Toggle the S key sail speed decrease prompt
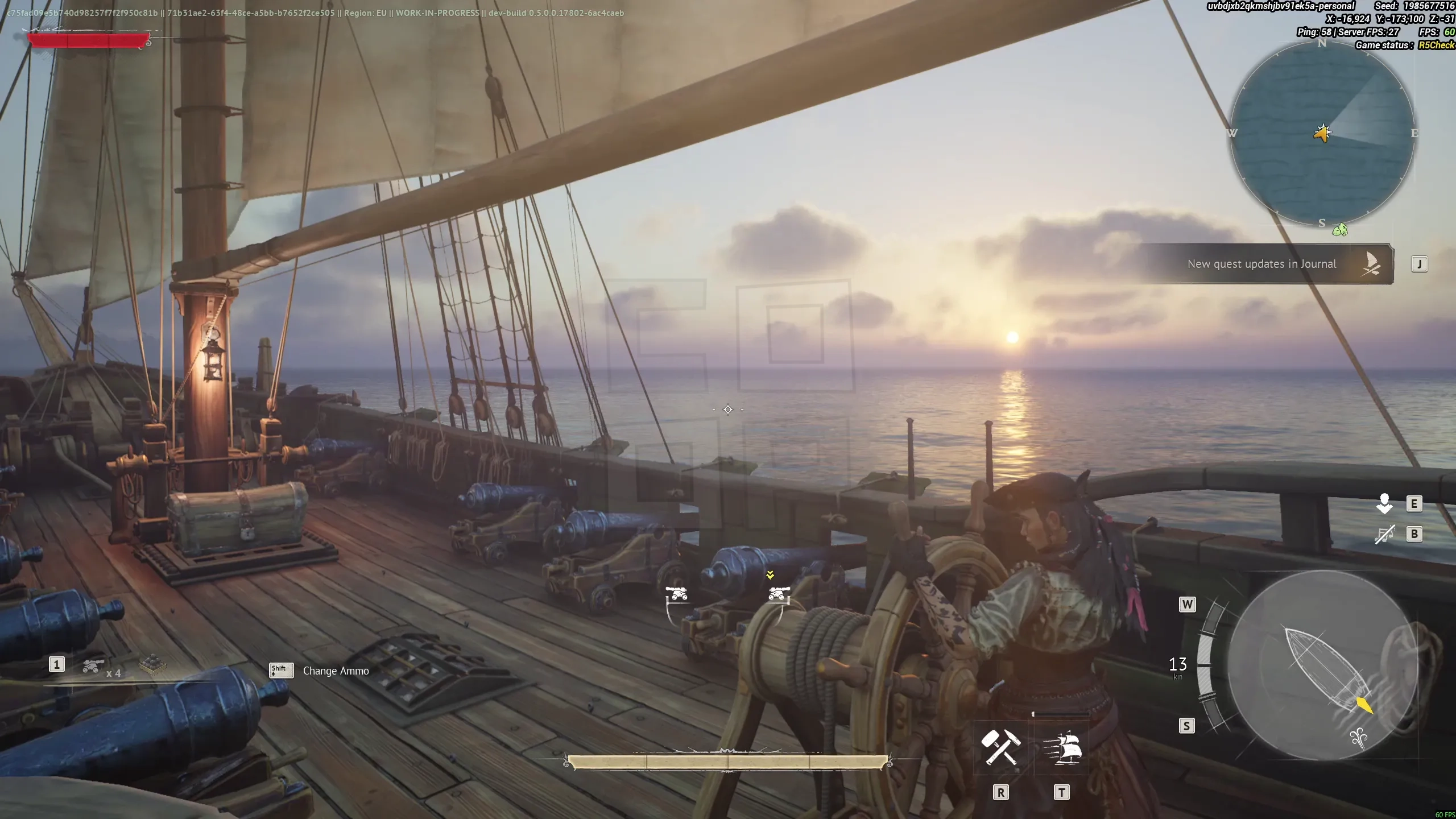This screenshot has width=1456, height=819. point(1188,726)
